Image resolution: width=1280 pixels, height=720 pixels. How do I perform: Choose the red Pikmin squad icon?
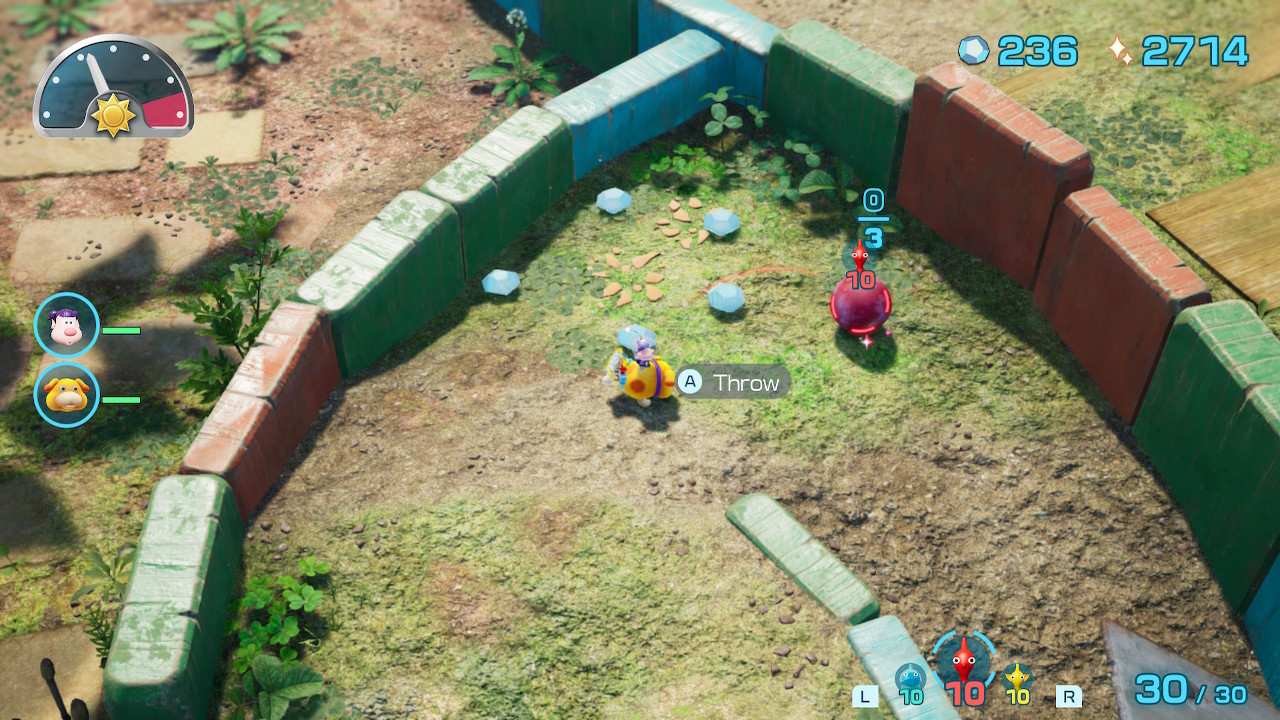click(964, 659)
